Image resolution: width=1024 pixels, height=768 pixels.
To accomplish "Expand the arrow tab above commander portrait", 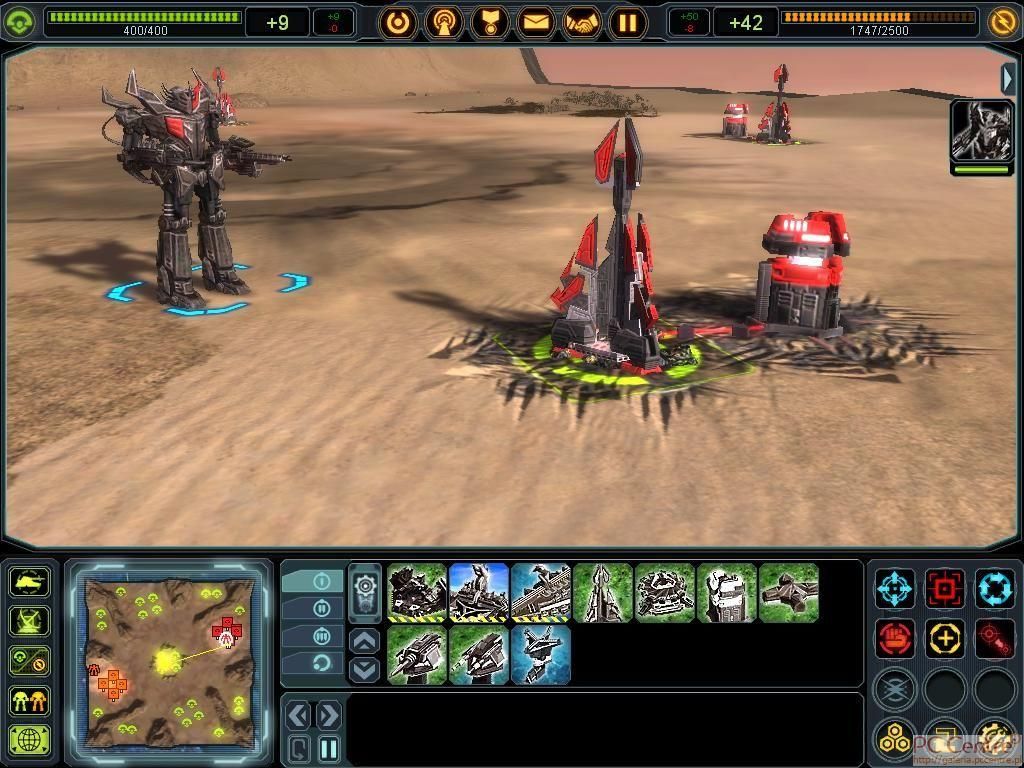I will point(1008,78).
